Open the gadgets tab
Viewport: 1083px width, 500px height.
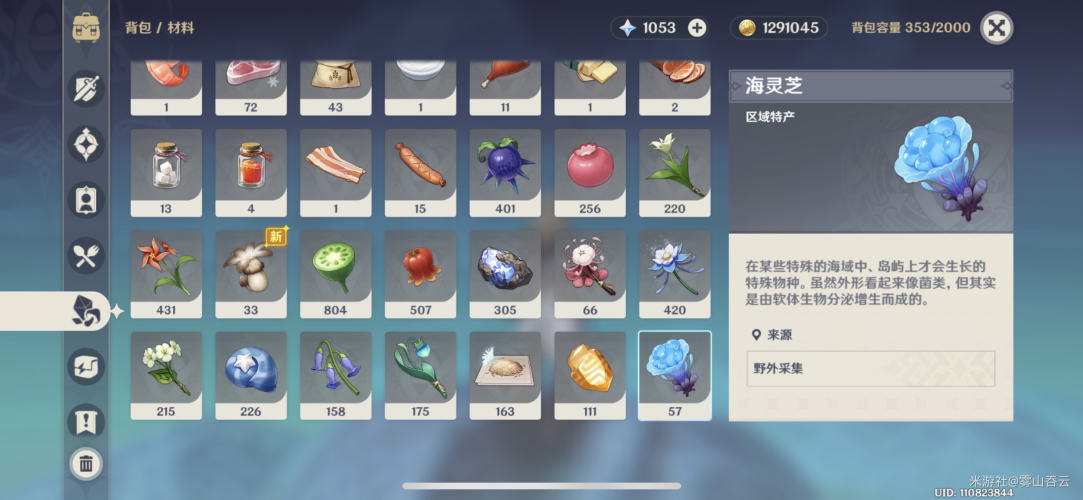tap(86, 366)
